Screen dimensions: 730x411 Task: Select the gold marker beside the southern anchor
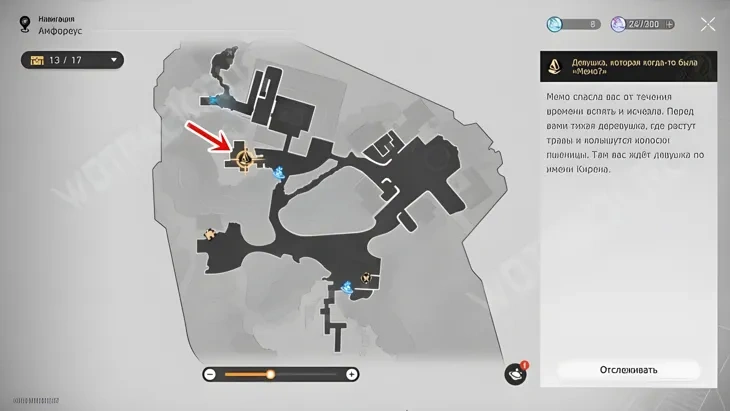point(367,278)
